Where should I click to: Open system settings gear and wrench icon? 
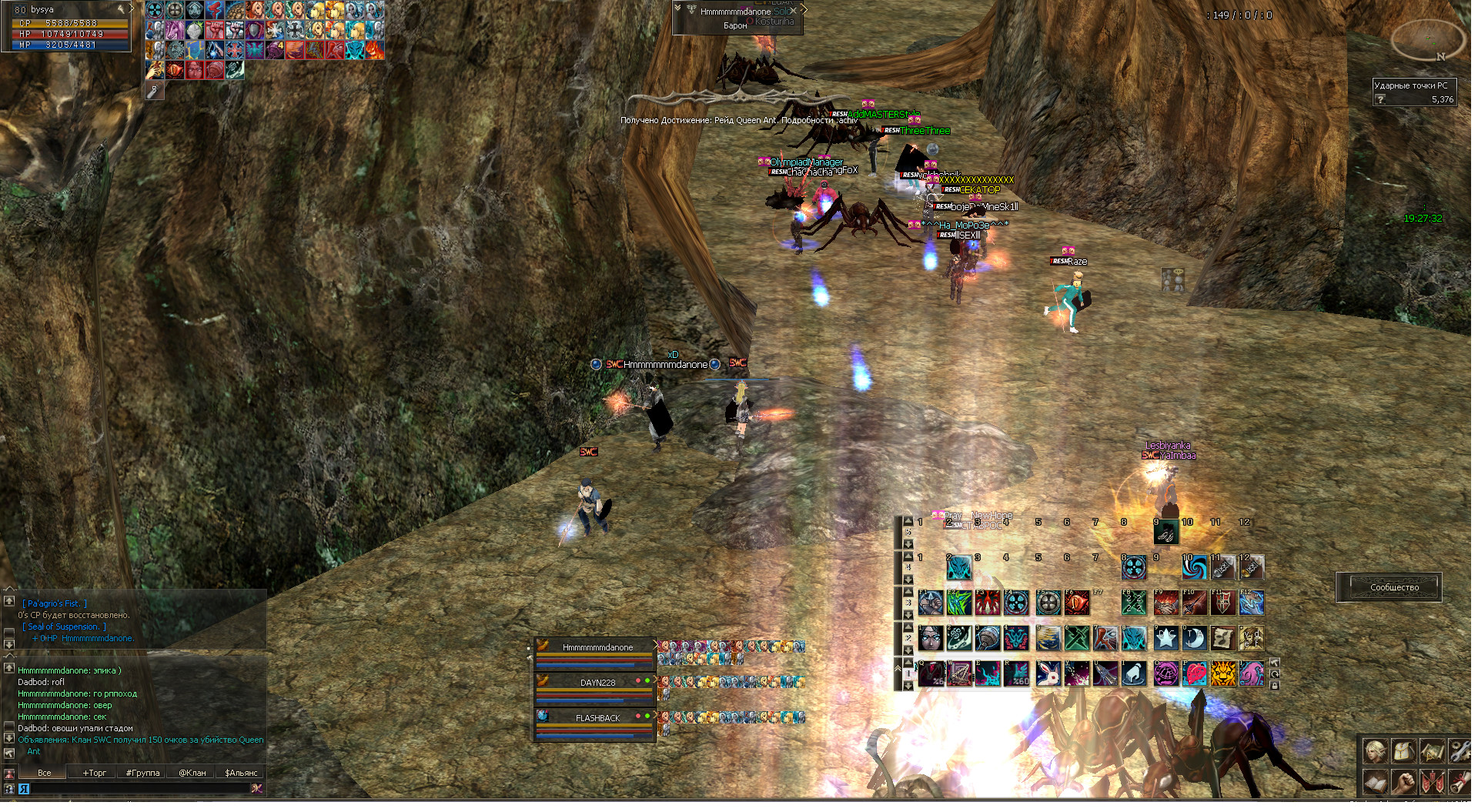[1460, 750]
